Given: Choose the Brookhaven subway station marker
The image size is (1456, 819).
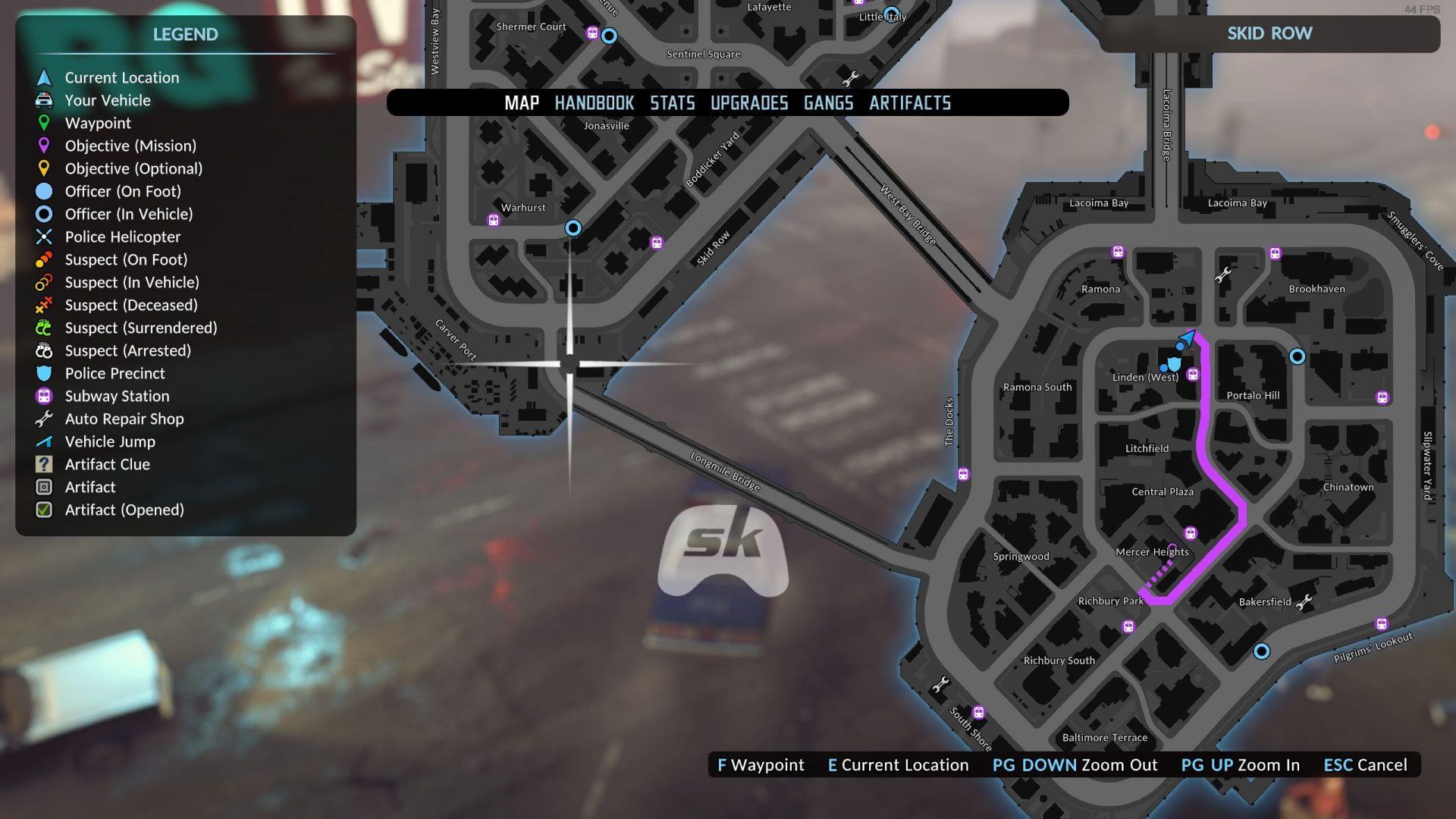Looking at the screenshot, I should [x=1275, y=253].
